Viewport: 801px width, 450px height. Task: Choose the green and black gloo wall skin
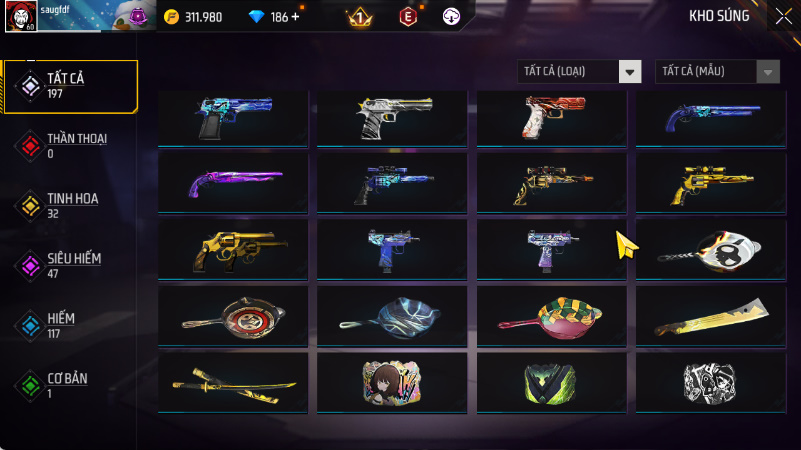click(x=551, y=383)
